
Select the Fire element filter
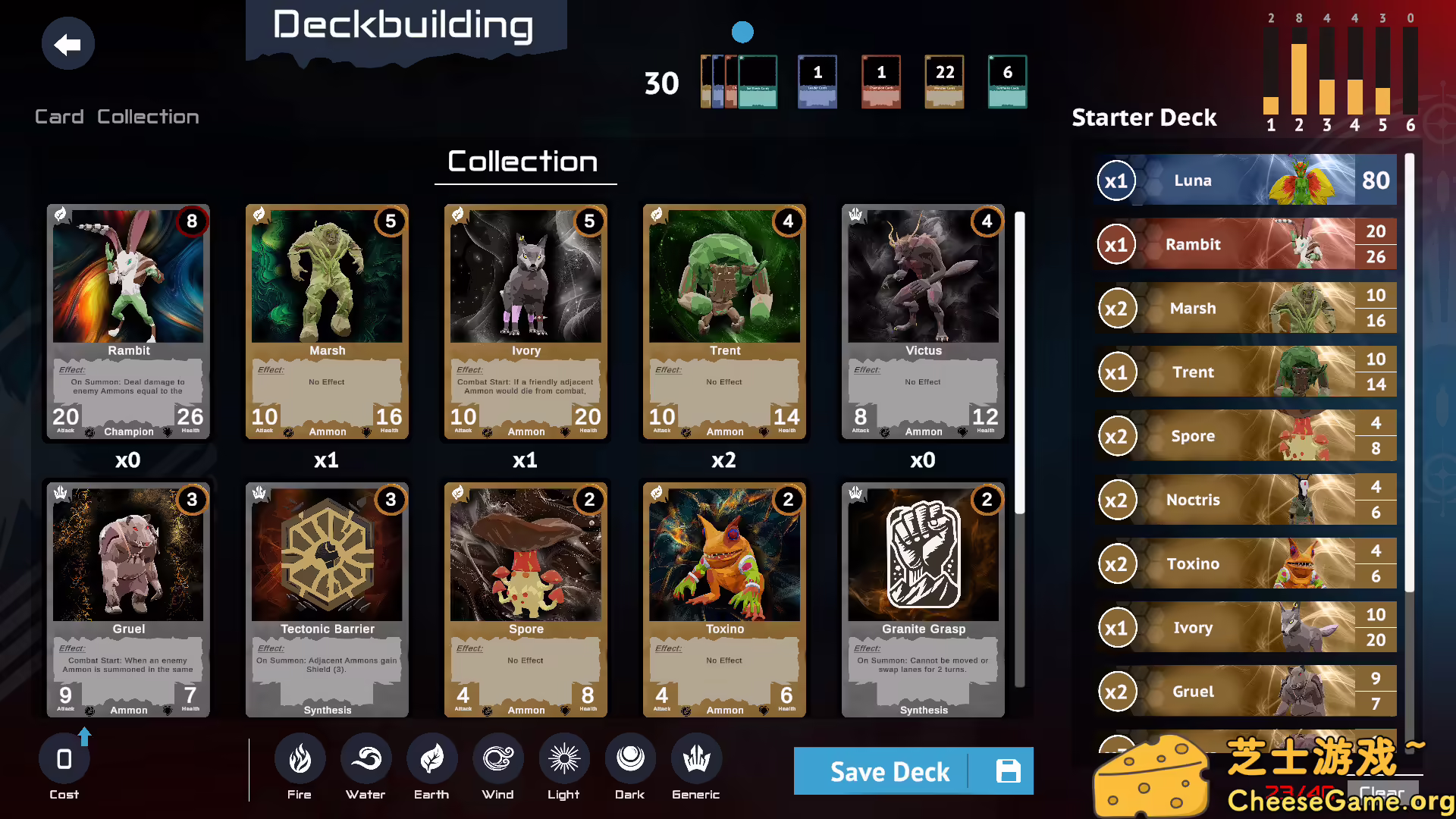click(299, 758)
